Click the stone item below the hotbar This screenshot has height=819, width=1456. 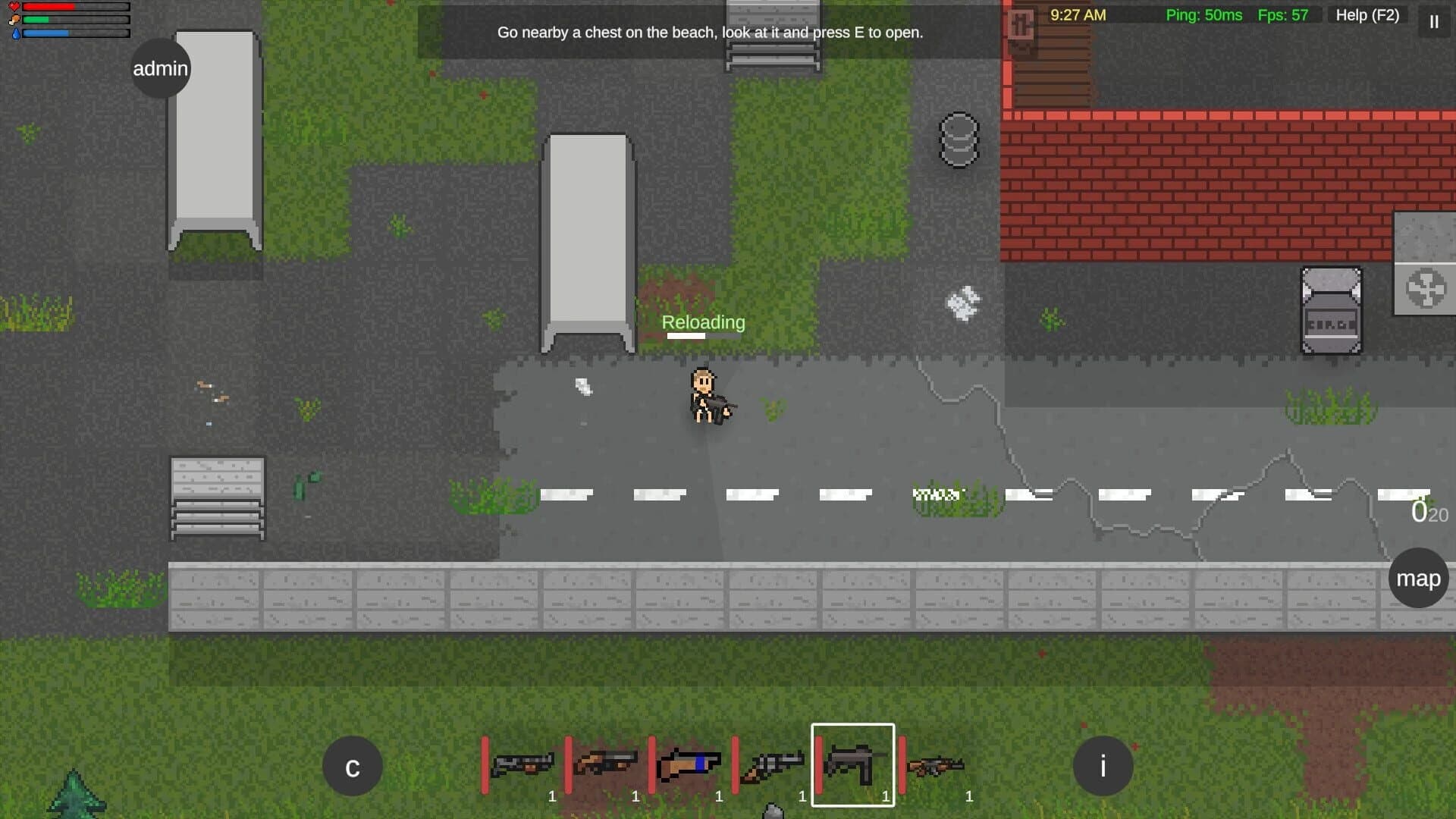[x=773, y=811]
